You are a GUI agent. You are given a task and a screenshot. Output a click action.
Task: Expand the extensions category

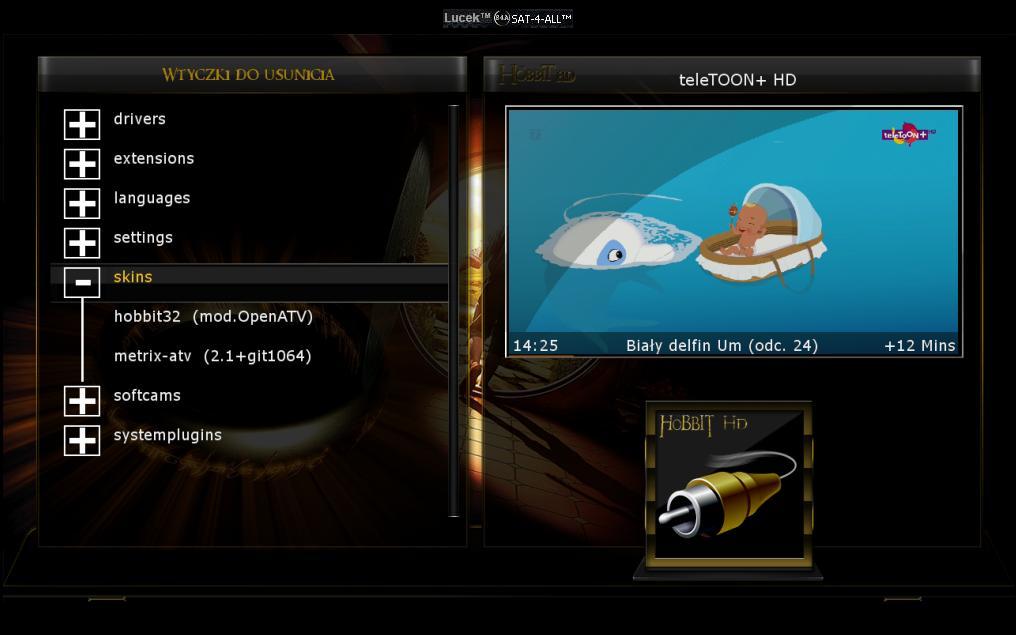point(82,164)
